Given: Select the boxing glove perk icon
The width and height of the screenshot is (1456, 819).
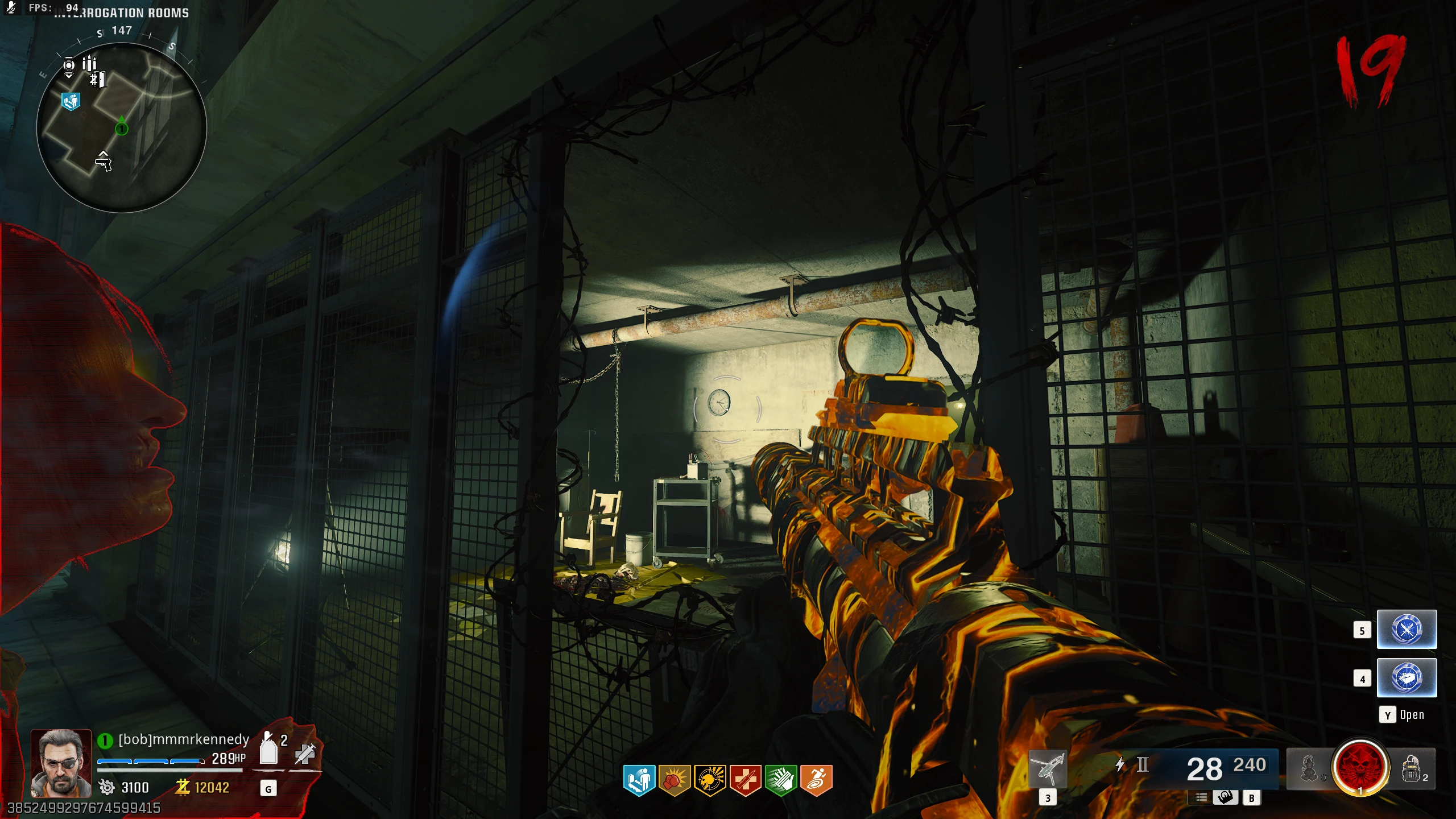Looking at the screenshot, I should click(x=675, y=779).
